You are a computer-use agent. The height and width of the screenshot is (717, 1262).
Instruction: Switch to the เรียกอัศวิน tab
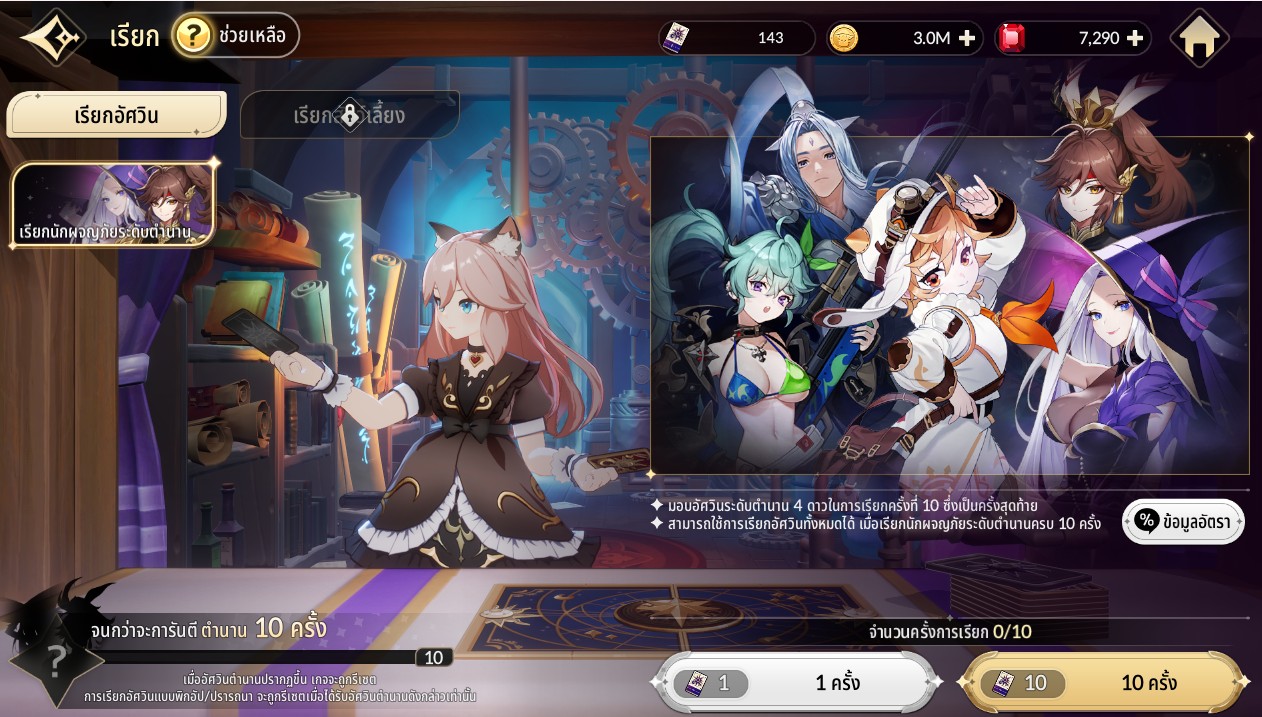coord(116,115)
